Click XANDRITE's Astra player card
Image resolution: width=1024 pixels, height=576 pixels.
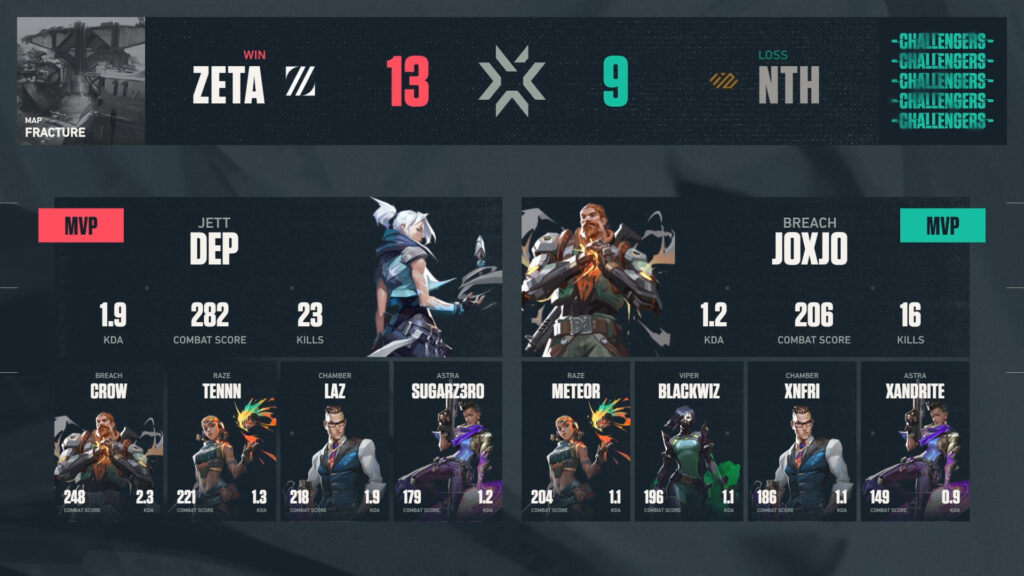coord(915,441)
